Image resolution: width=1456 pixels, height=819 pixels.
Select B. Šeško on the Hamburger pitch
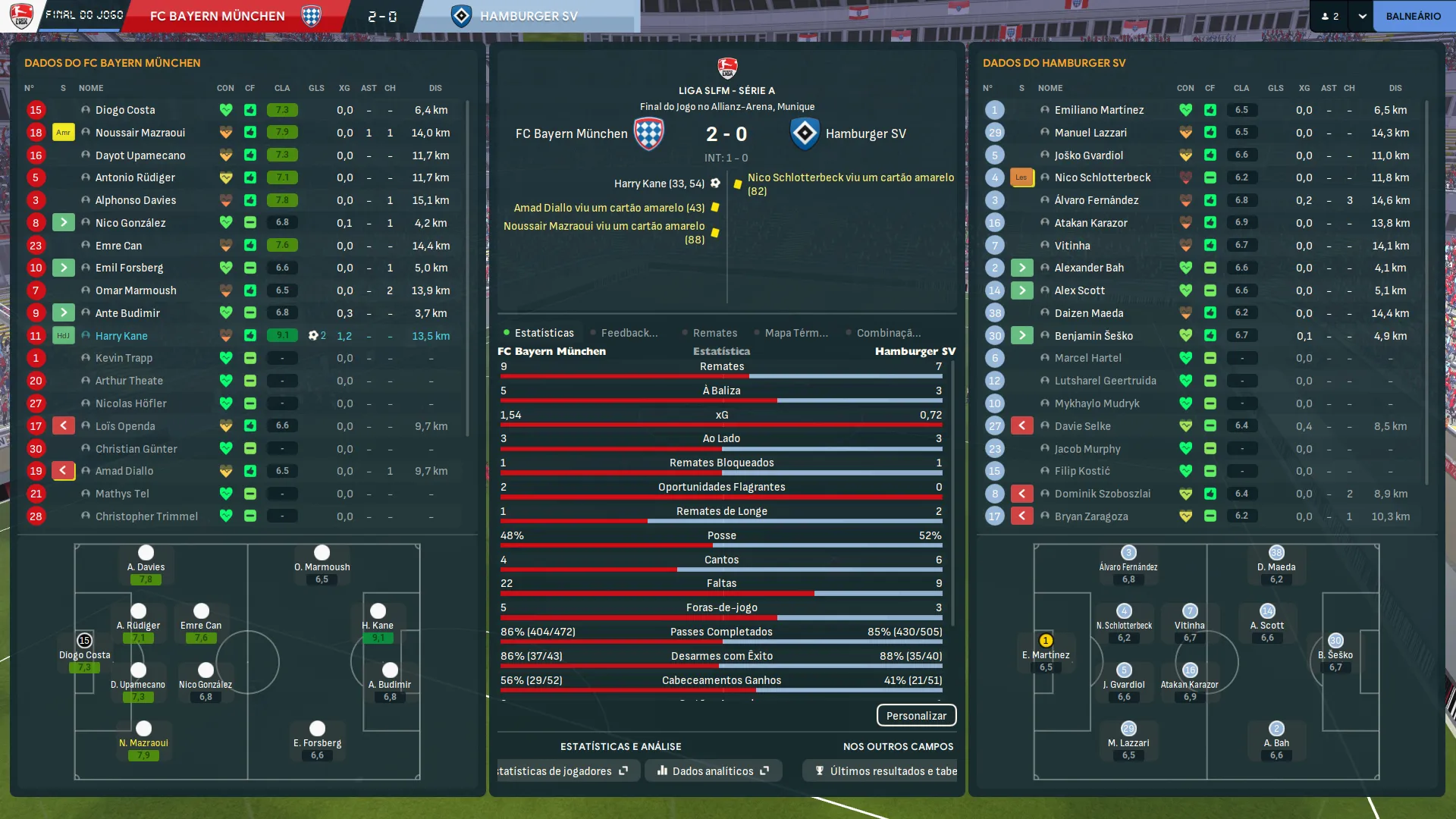pos(1335,649)
